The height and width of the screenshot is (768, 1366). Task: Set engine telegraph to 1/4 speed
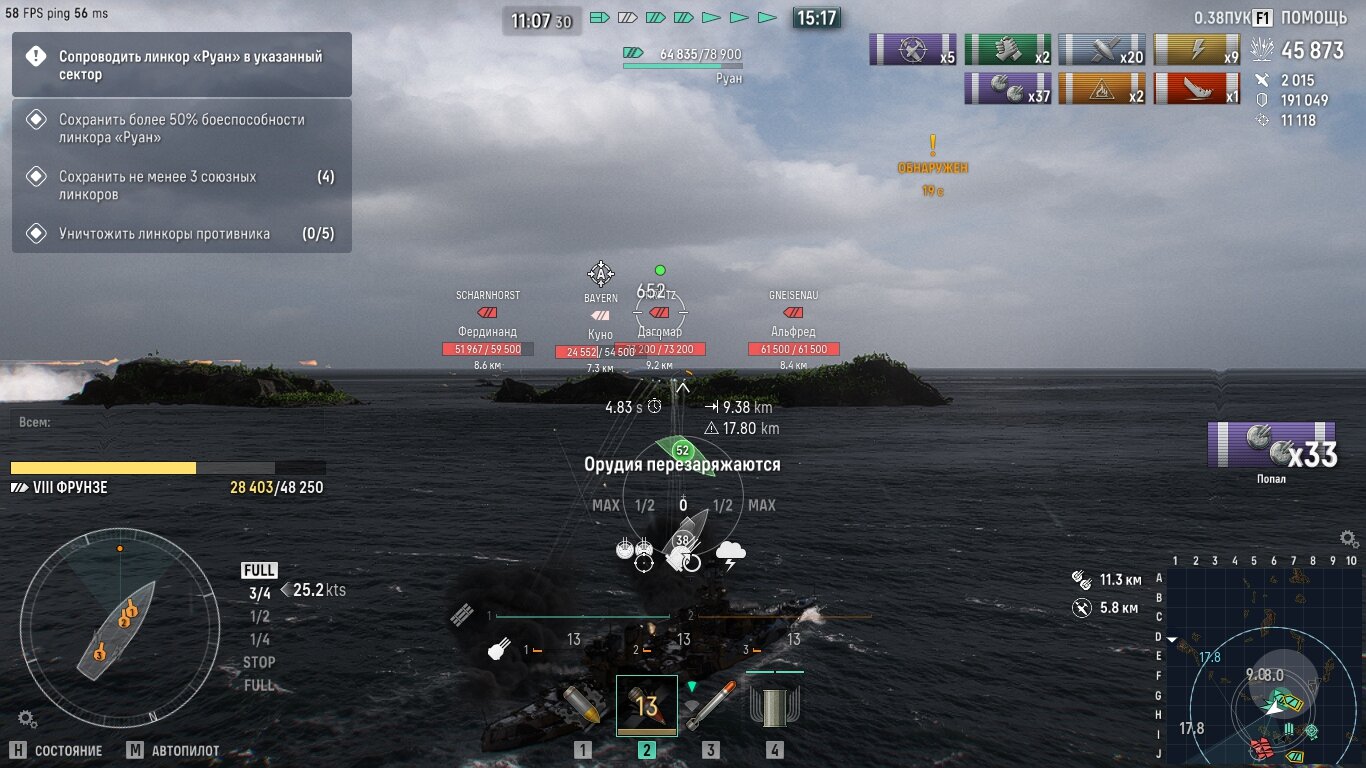click(259, 639)
